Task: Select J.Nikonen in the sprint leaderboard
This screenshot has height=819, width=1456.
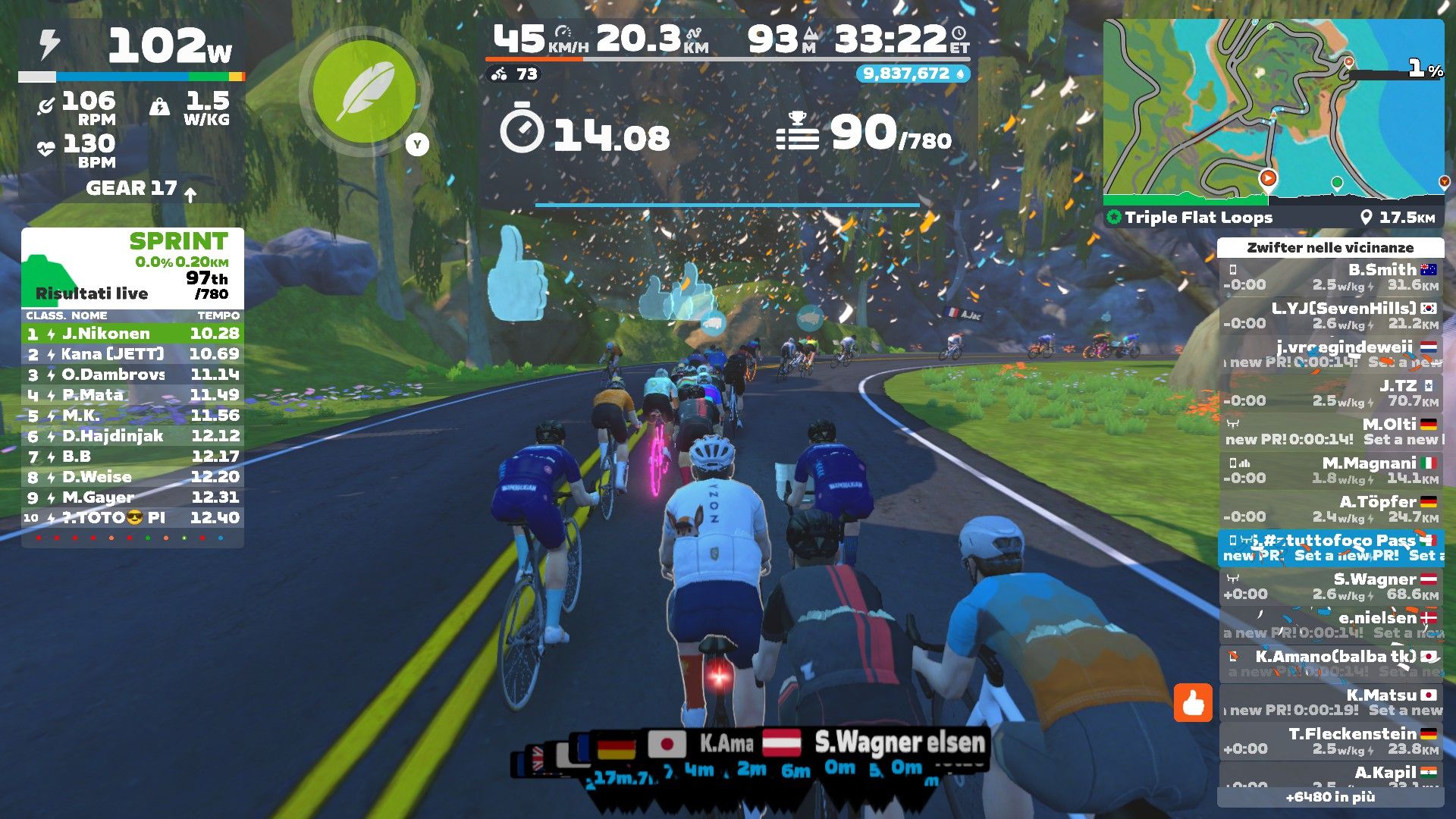Action: point(133,334)
